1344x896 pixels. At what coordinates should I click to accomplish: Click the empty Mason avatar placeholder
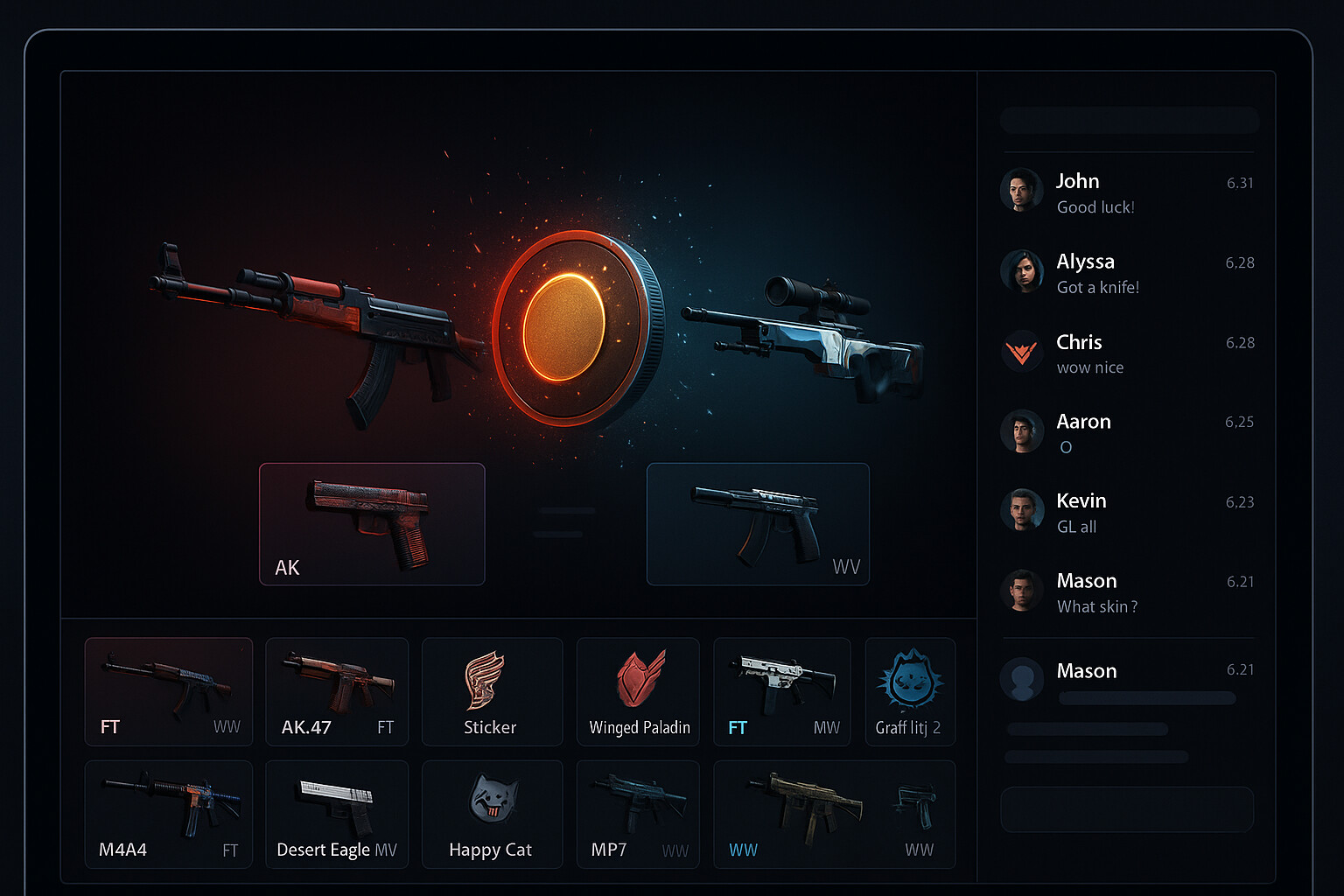[x=1021, y=680]
